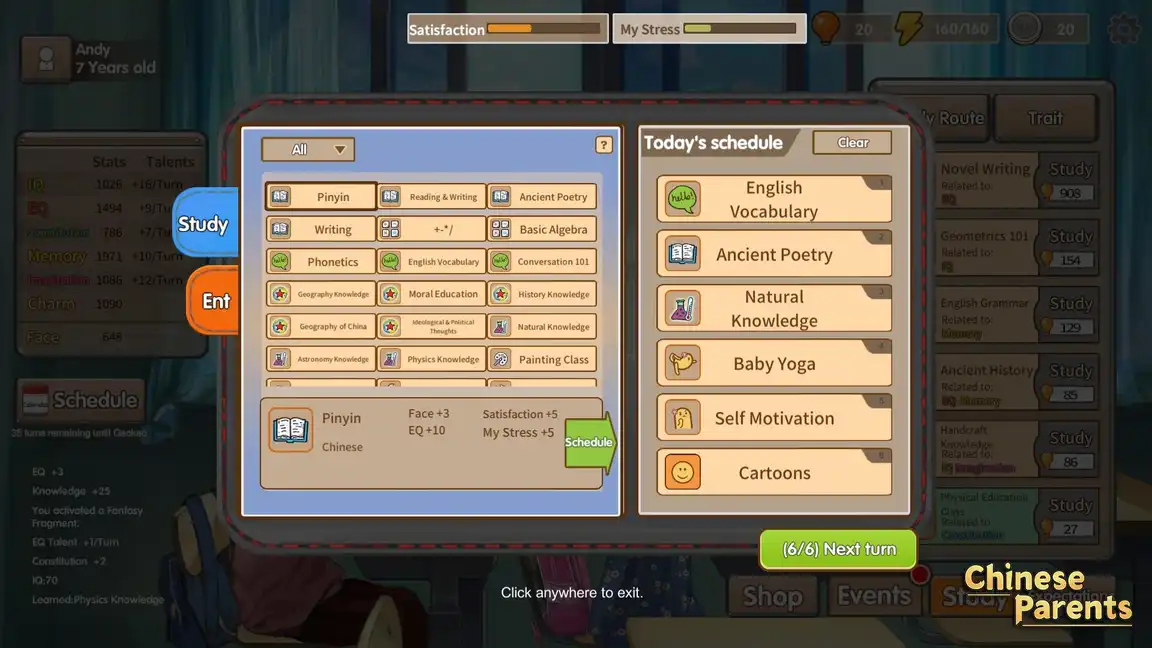This screenshot has width=1152, height=648.
Task: Select Baby Yoga schedule slot
Action: [x=774, y=364]
